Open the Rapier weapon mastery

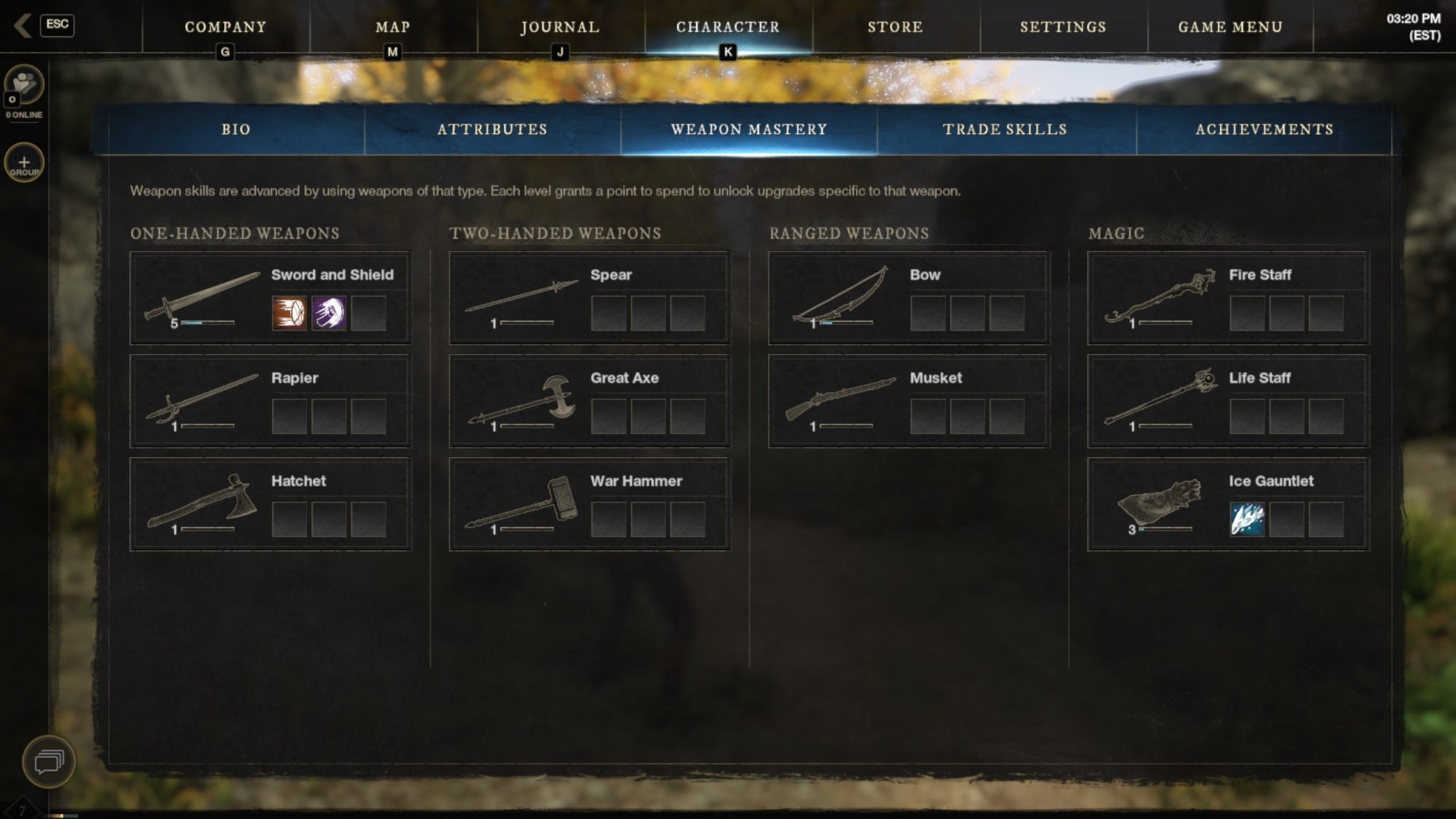(x=270, y=401)
